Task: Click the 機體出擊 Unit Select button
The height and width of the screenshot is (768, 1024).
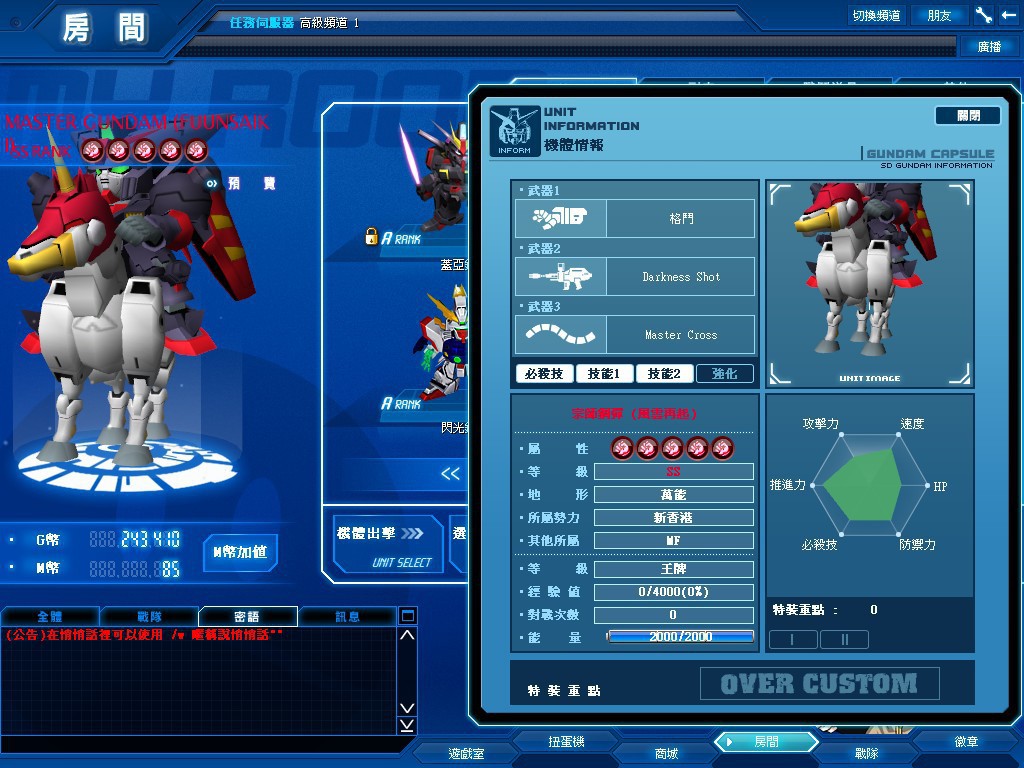Action: [387, 545]
